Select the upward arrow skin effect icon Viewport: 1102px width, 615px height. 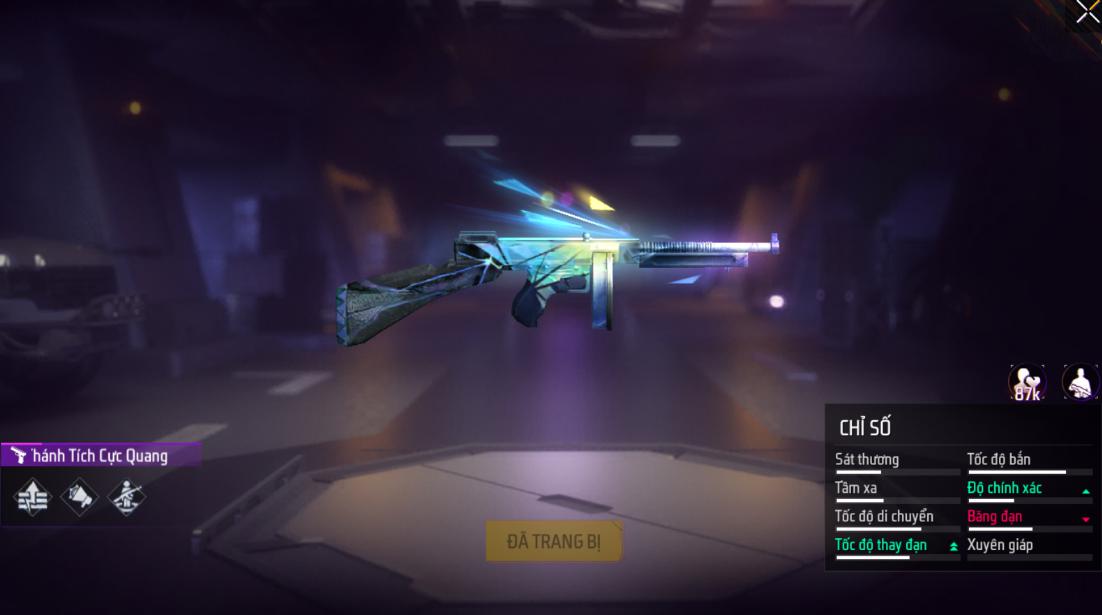click(x=33, y=495)
